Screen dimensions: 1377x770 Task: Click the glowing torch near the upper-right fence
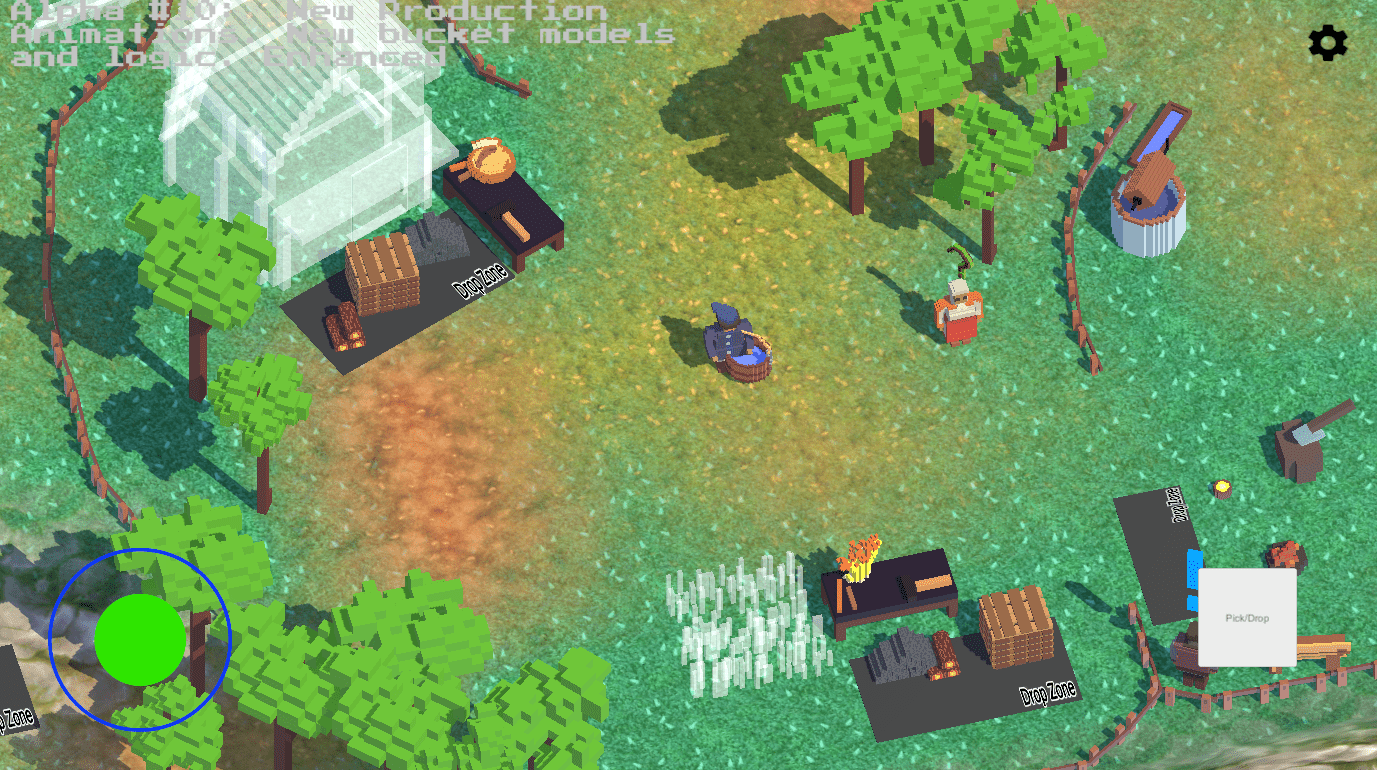coord(1220,487)
